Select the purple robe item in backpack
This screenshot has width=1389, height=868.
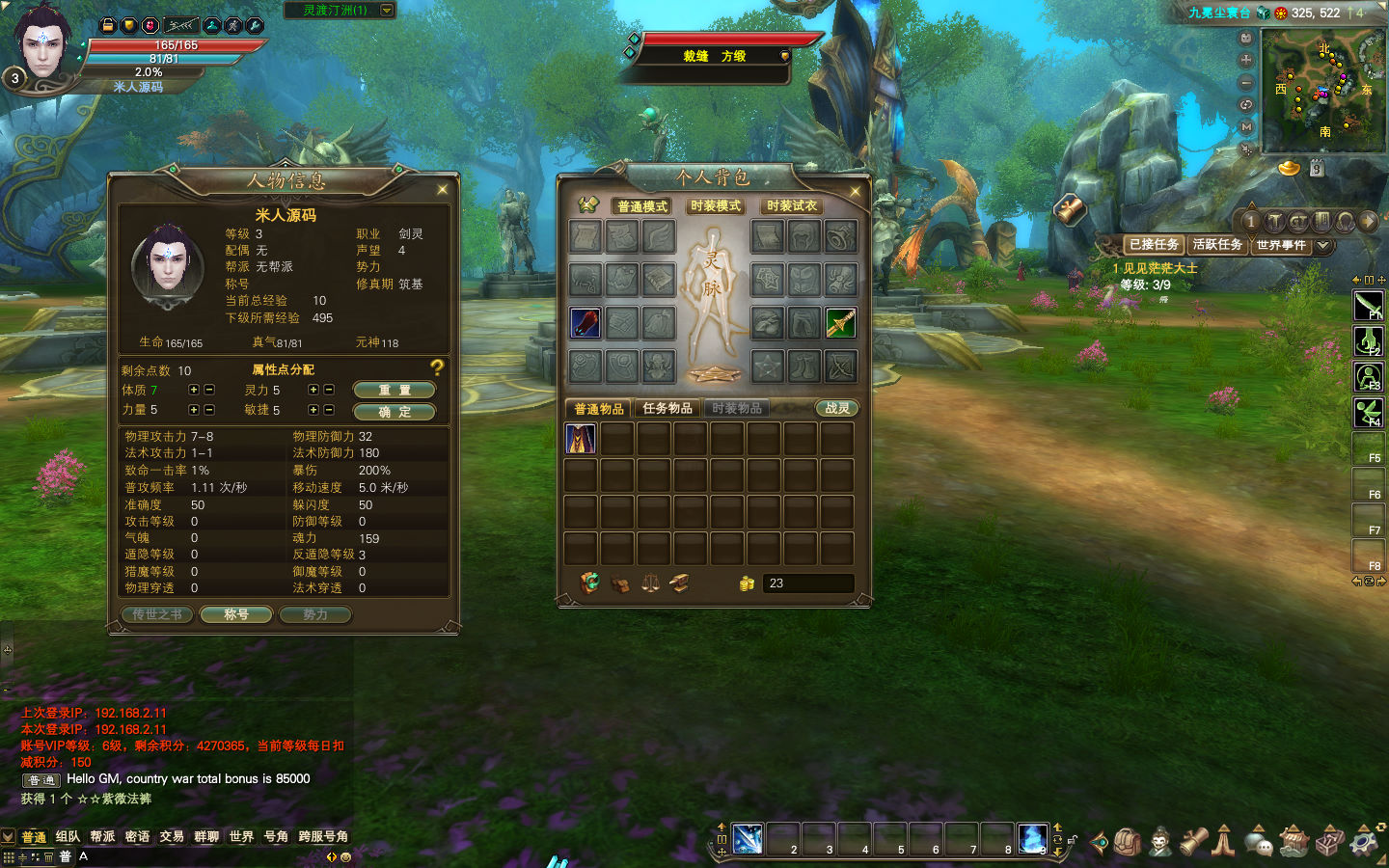581,439
